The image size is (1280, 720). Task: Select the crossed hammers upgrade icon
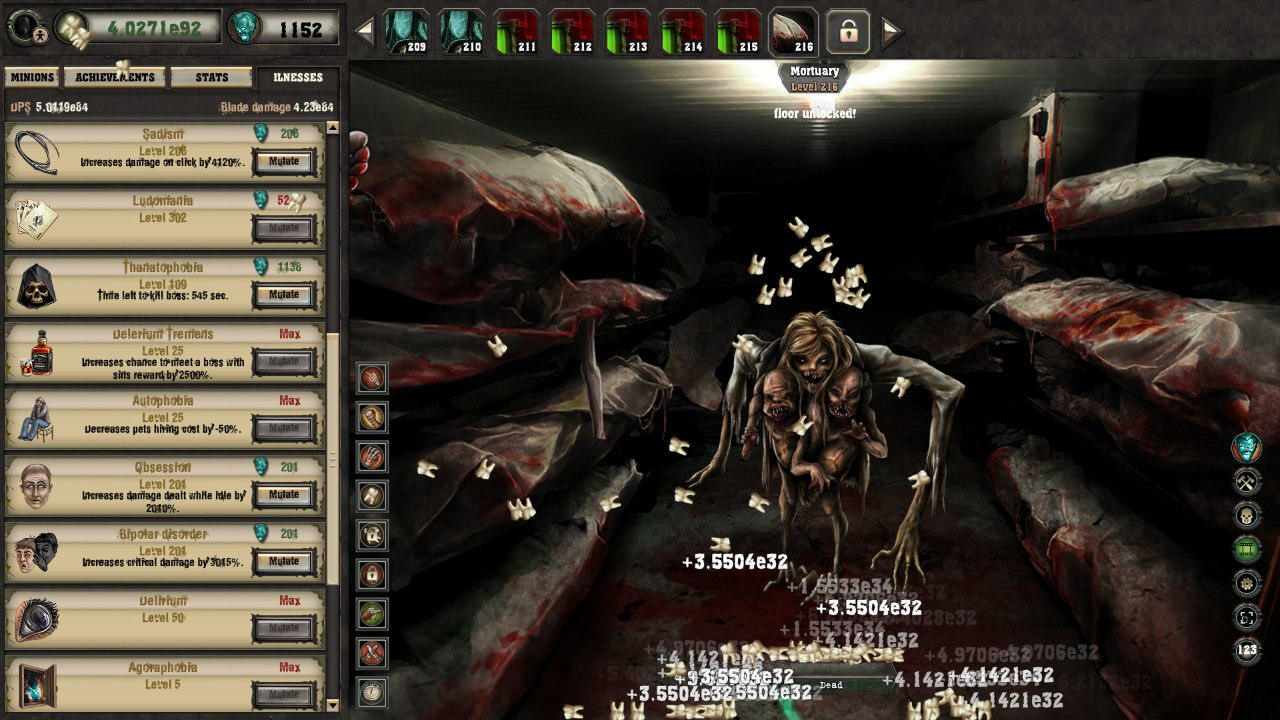(x=1246, y=480)
